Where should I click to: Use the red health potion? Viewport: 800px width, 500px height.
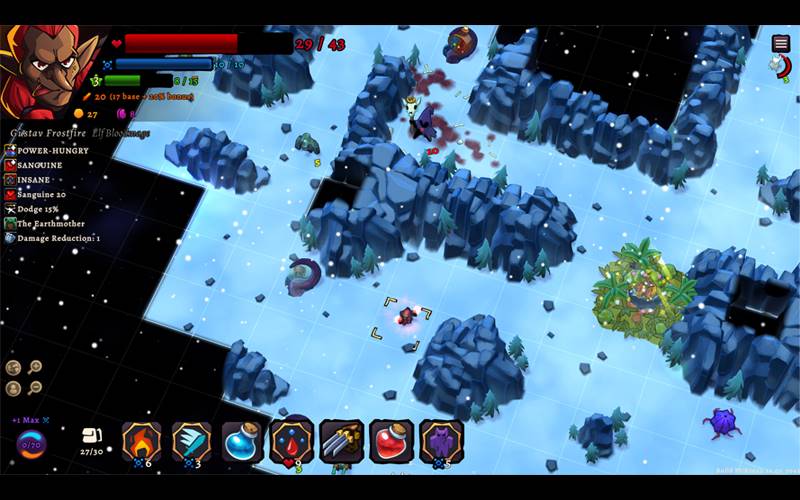[x=391, y=440]
